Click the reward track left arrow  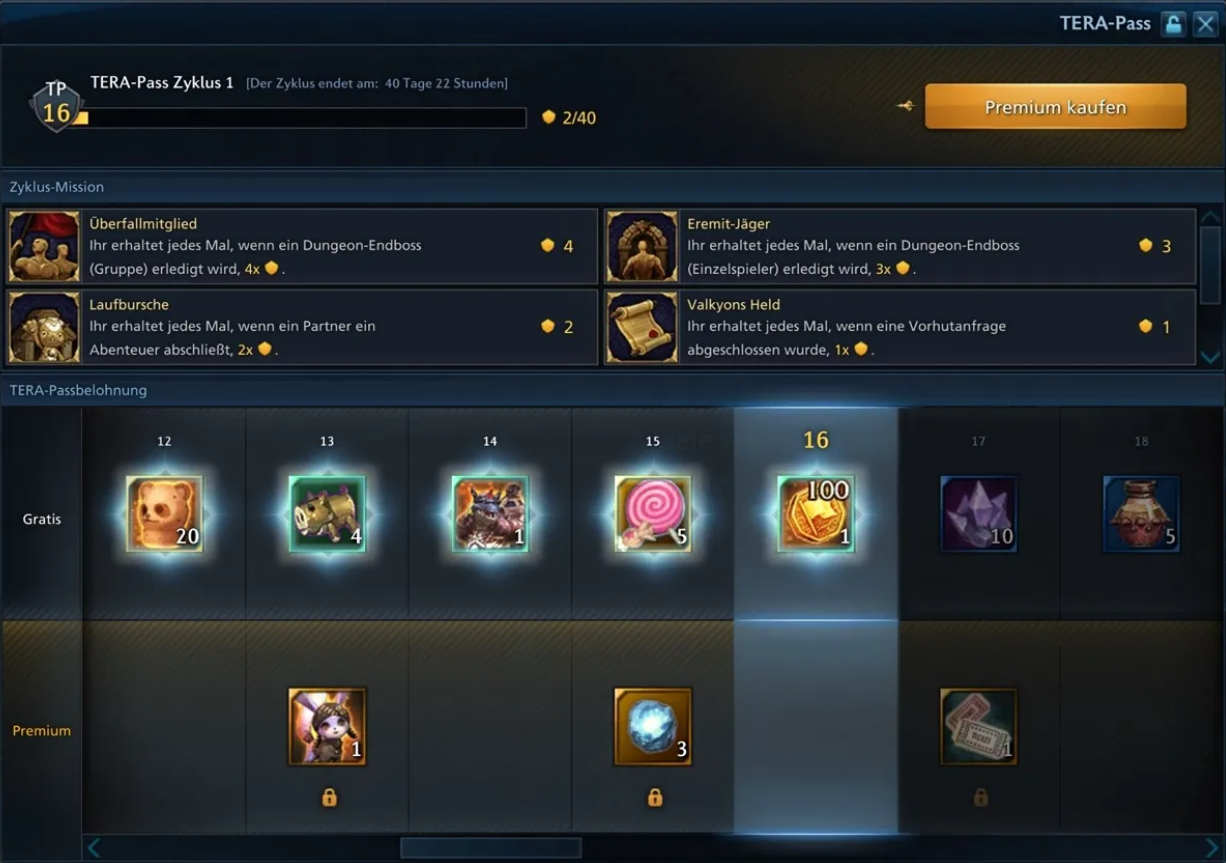pyautogui.click(x=93, y=849)
